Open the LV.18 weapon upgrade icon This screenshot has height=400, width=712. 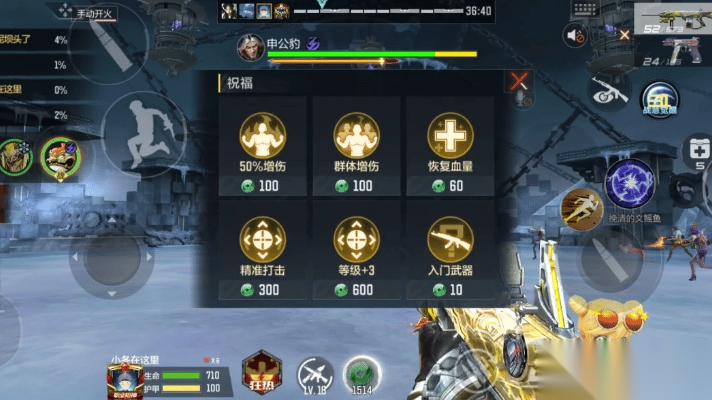(x=316, y=374)
